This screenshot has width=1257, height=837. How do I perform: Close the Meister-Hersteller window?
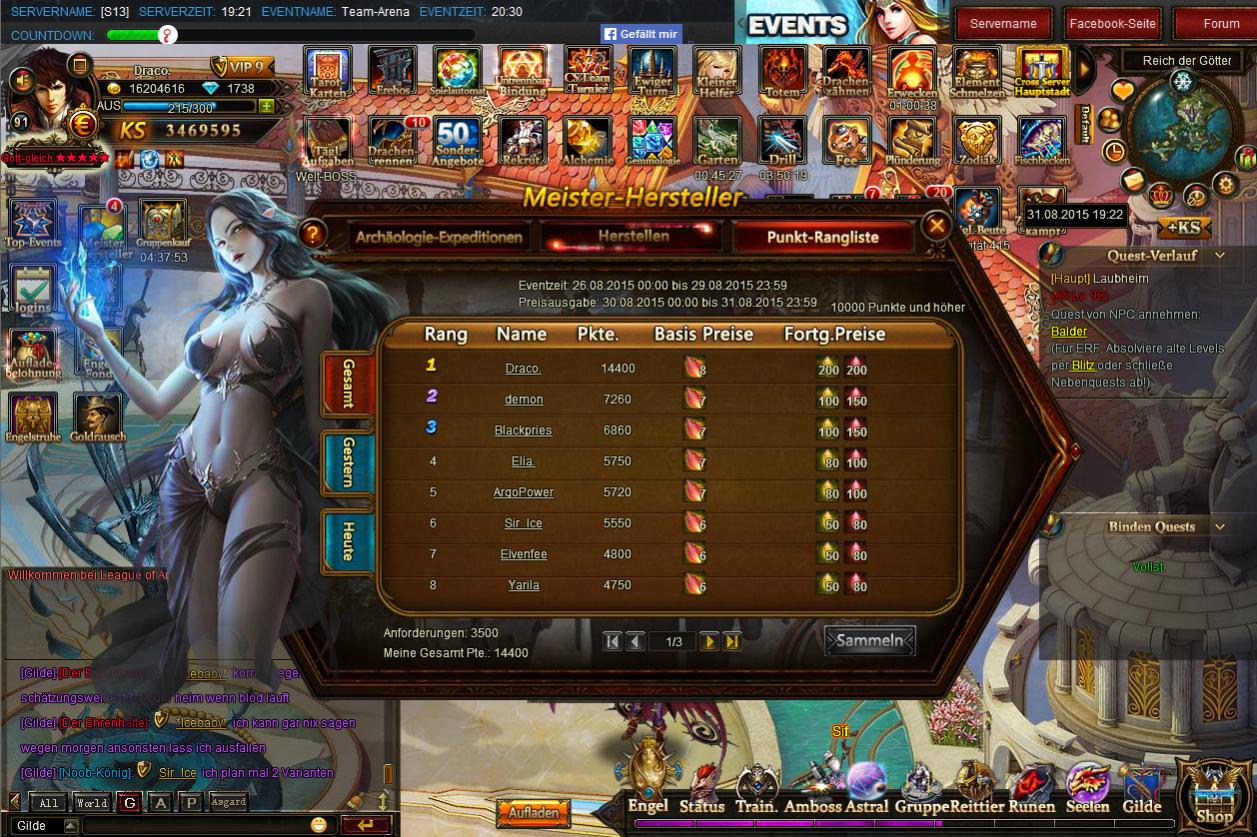point(936,227)
